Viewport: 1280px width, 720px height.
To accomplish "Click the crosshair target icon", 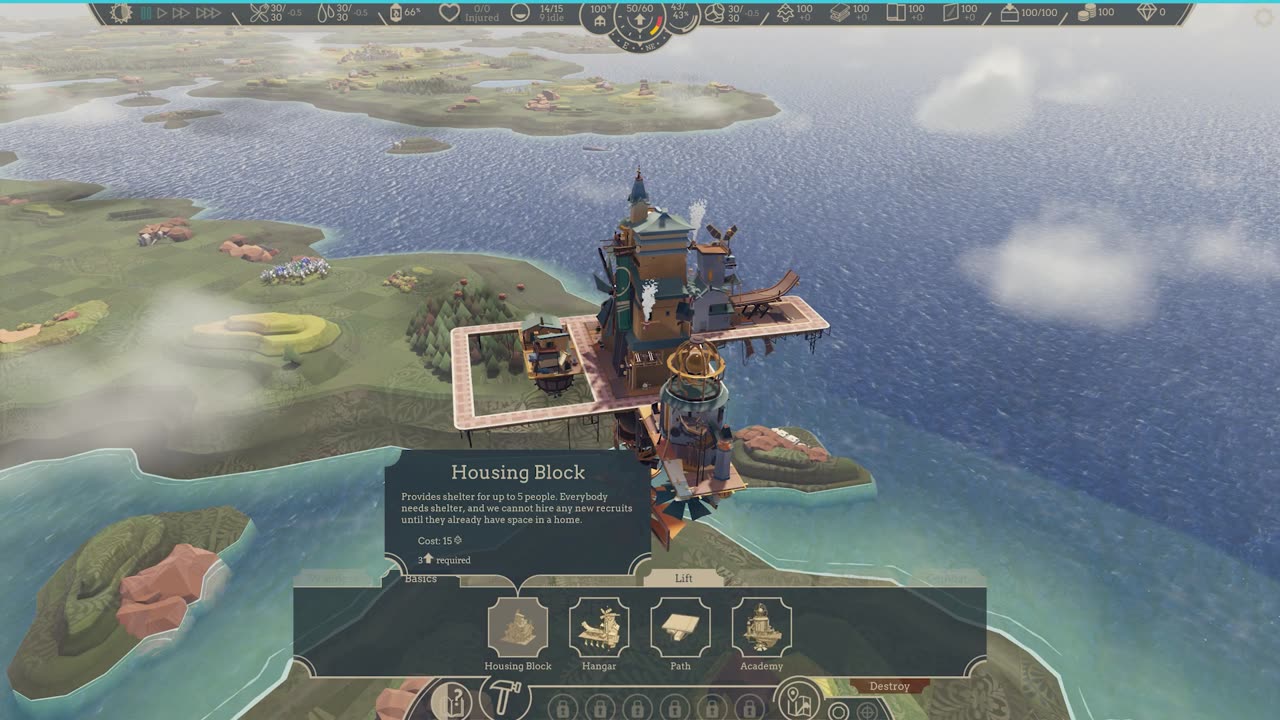I will point(867,711).
